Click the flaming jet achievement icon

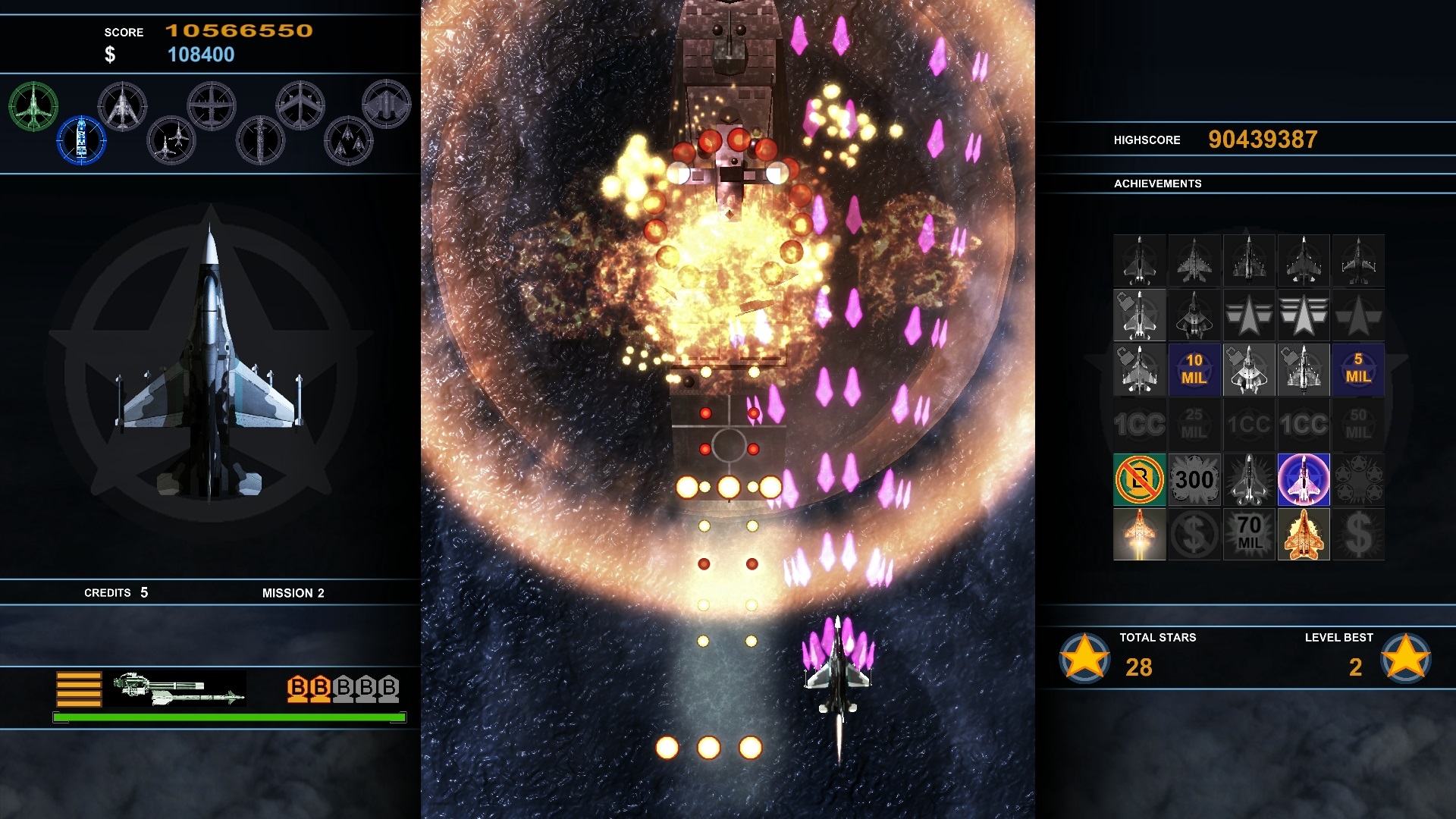pyautogui.click(x=1140, y=535)
